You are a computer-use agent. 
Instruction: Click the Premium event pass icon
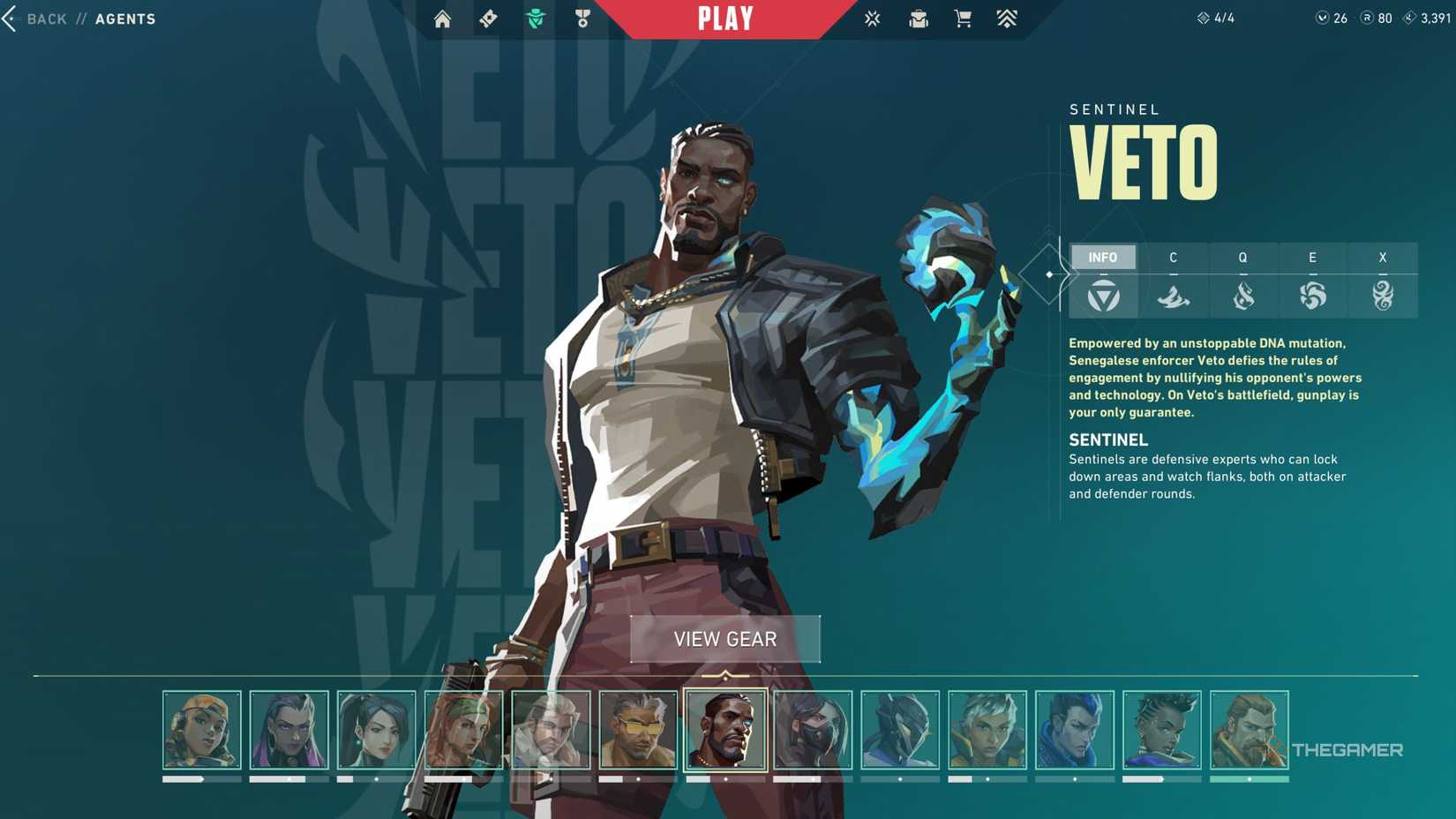click(x=1005, y=19)
